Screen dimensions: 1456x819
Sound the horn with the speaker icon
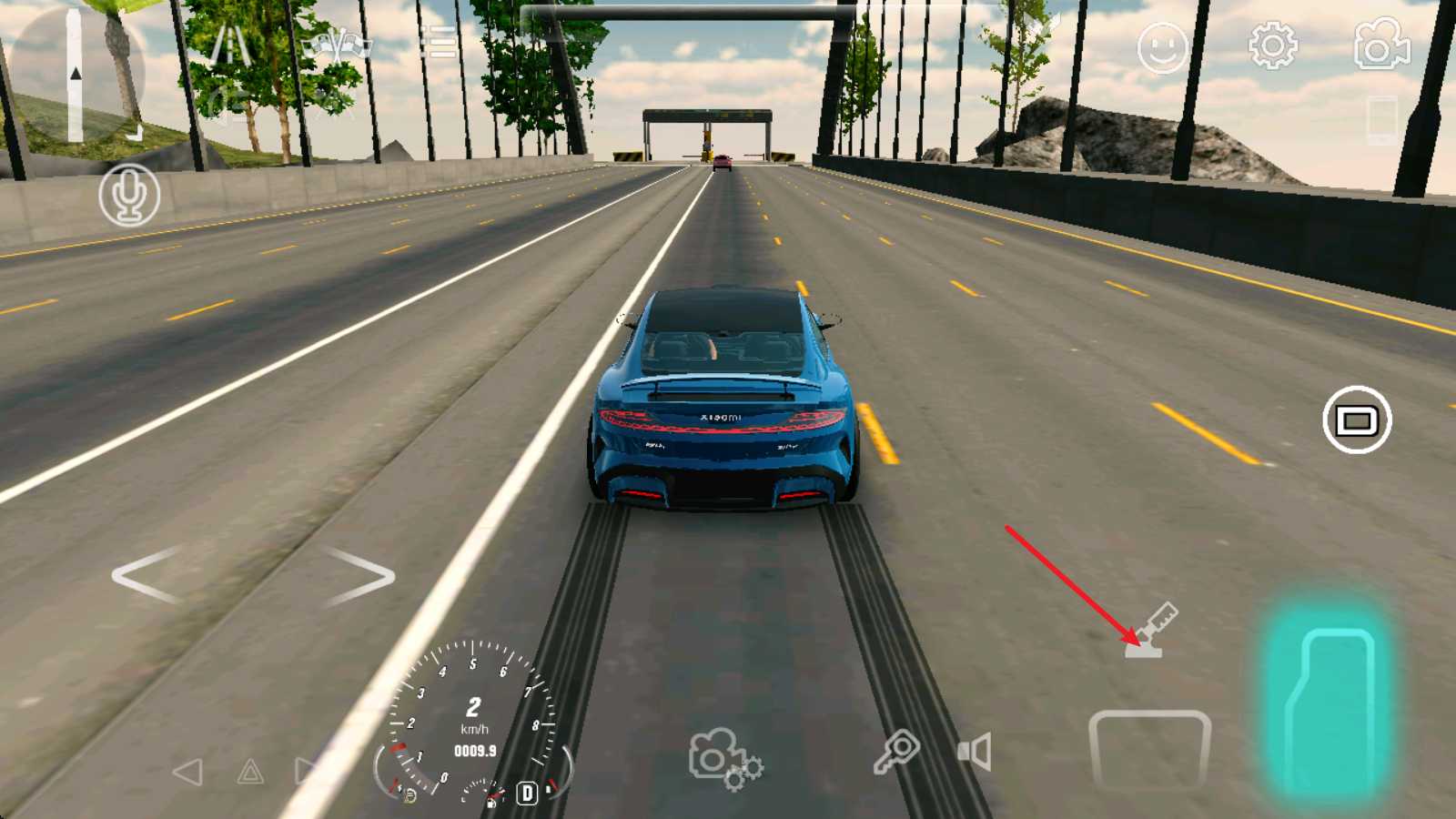click(x=974, y=753)
